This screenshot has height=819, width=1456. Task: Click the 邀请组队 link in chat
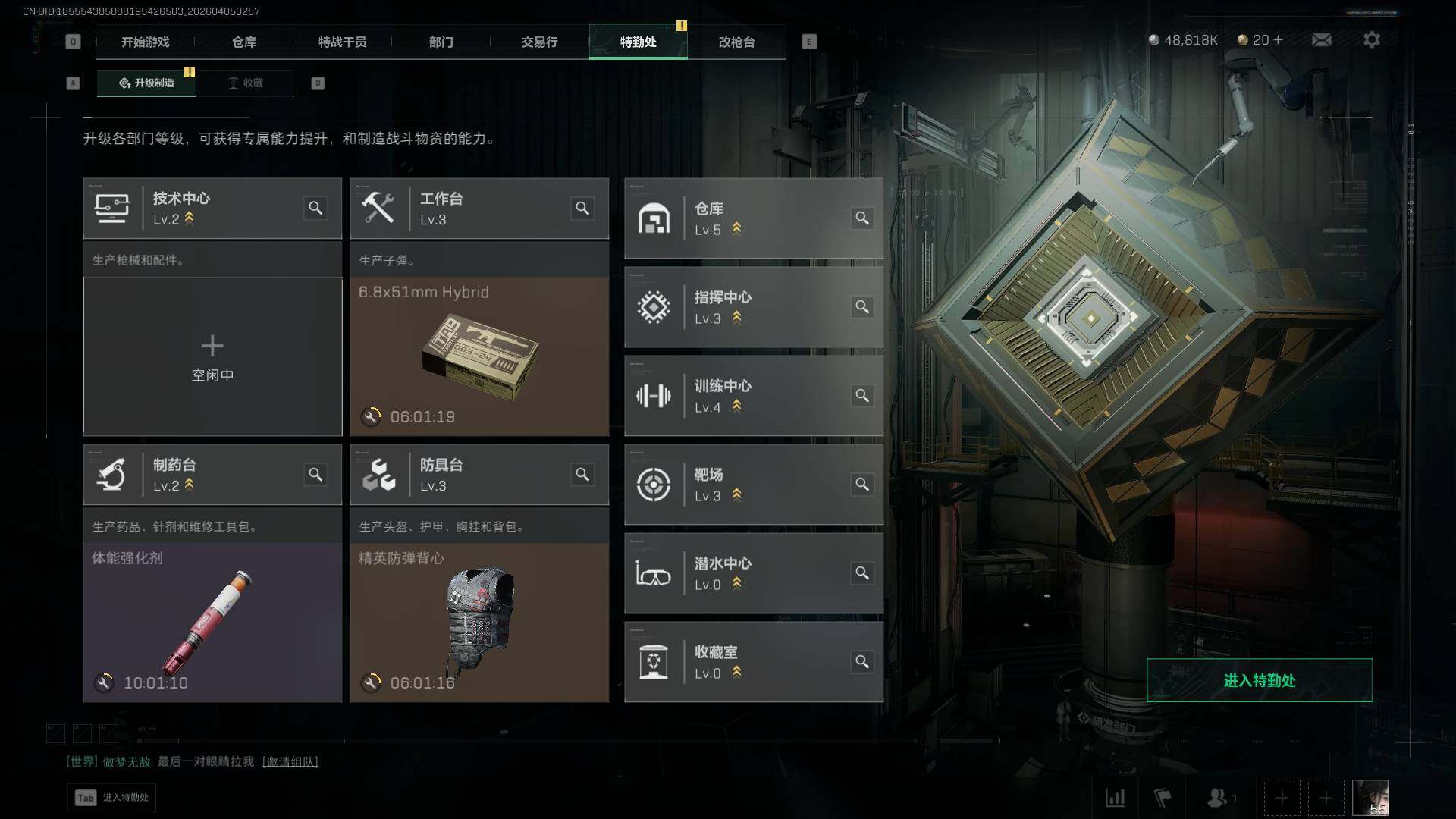290,761
